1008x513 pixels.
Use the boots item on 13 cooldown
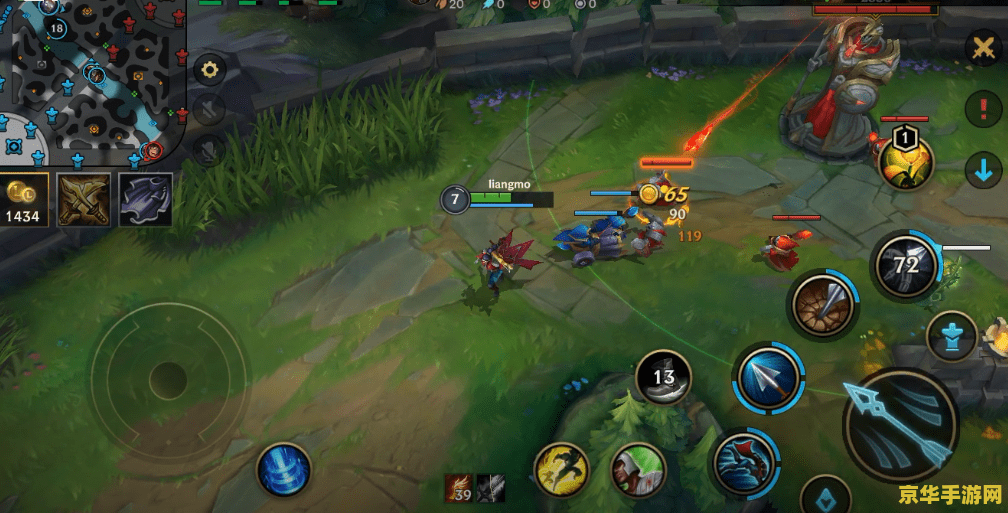coord(664,378)
